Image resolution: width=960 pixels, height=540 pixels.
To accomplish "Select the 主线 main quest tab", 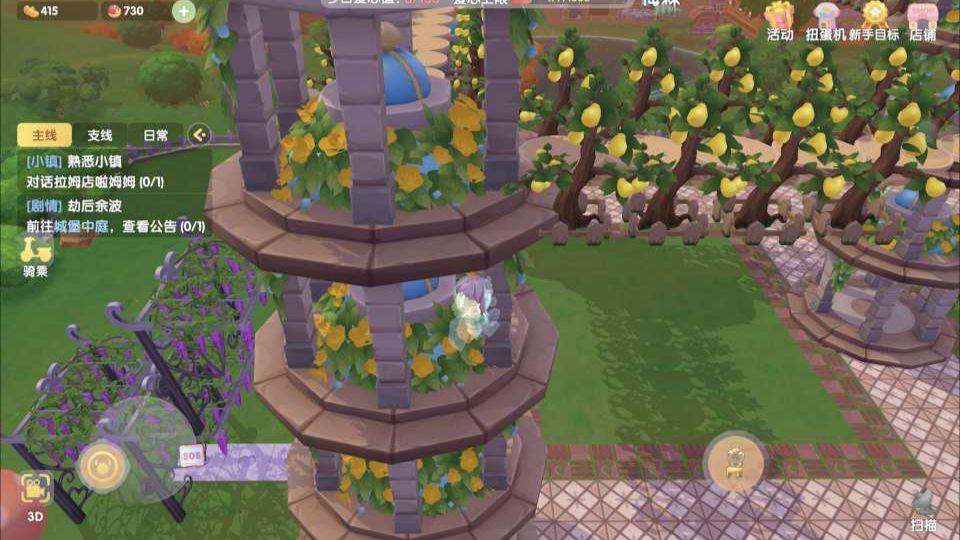I will [44, 135].
